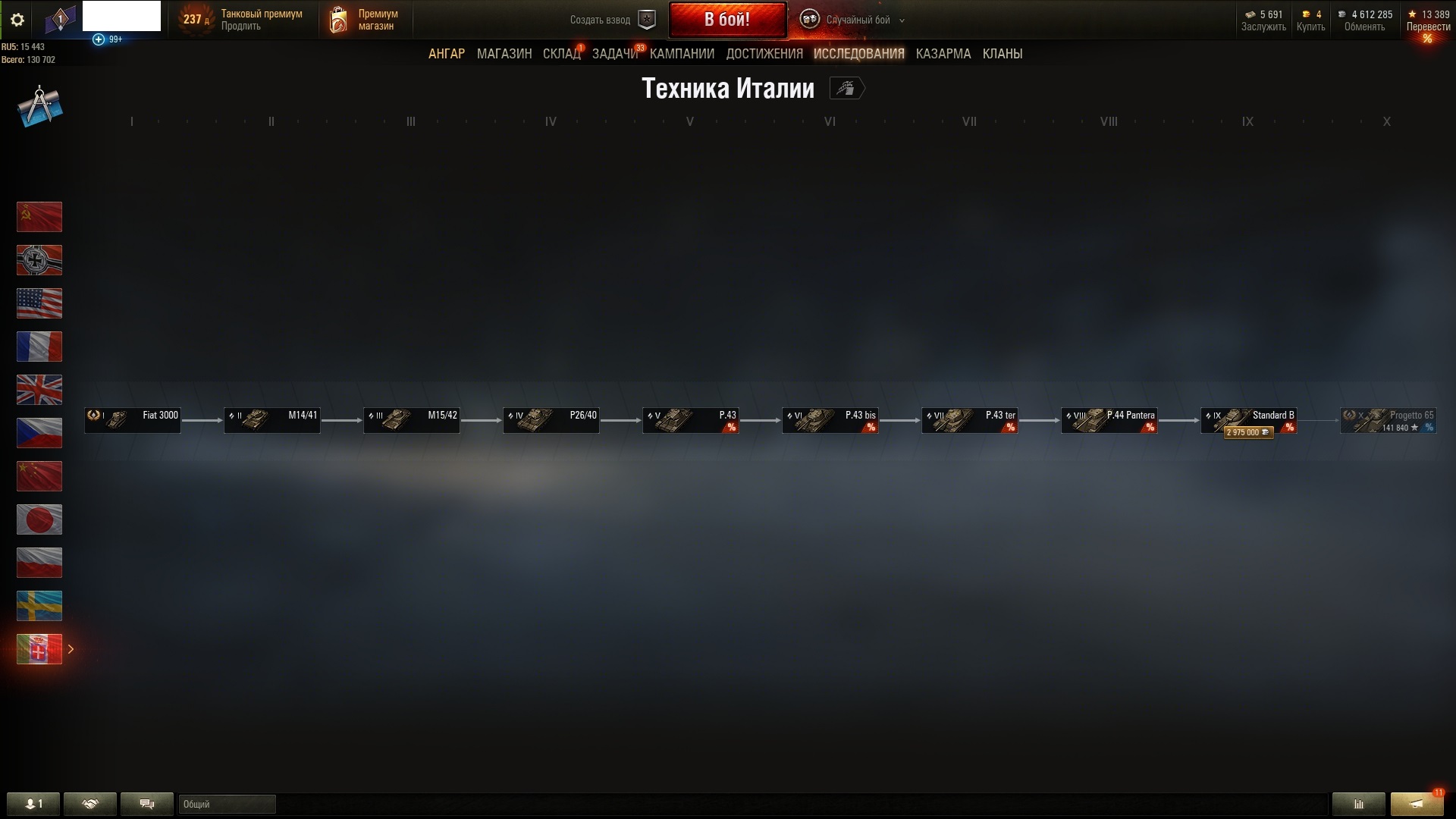The height and width of the screenshot is (819, 1456).
Task: Switch to the АНГАР tab
Action: pos(447,53)
